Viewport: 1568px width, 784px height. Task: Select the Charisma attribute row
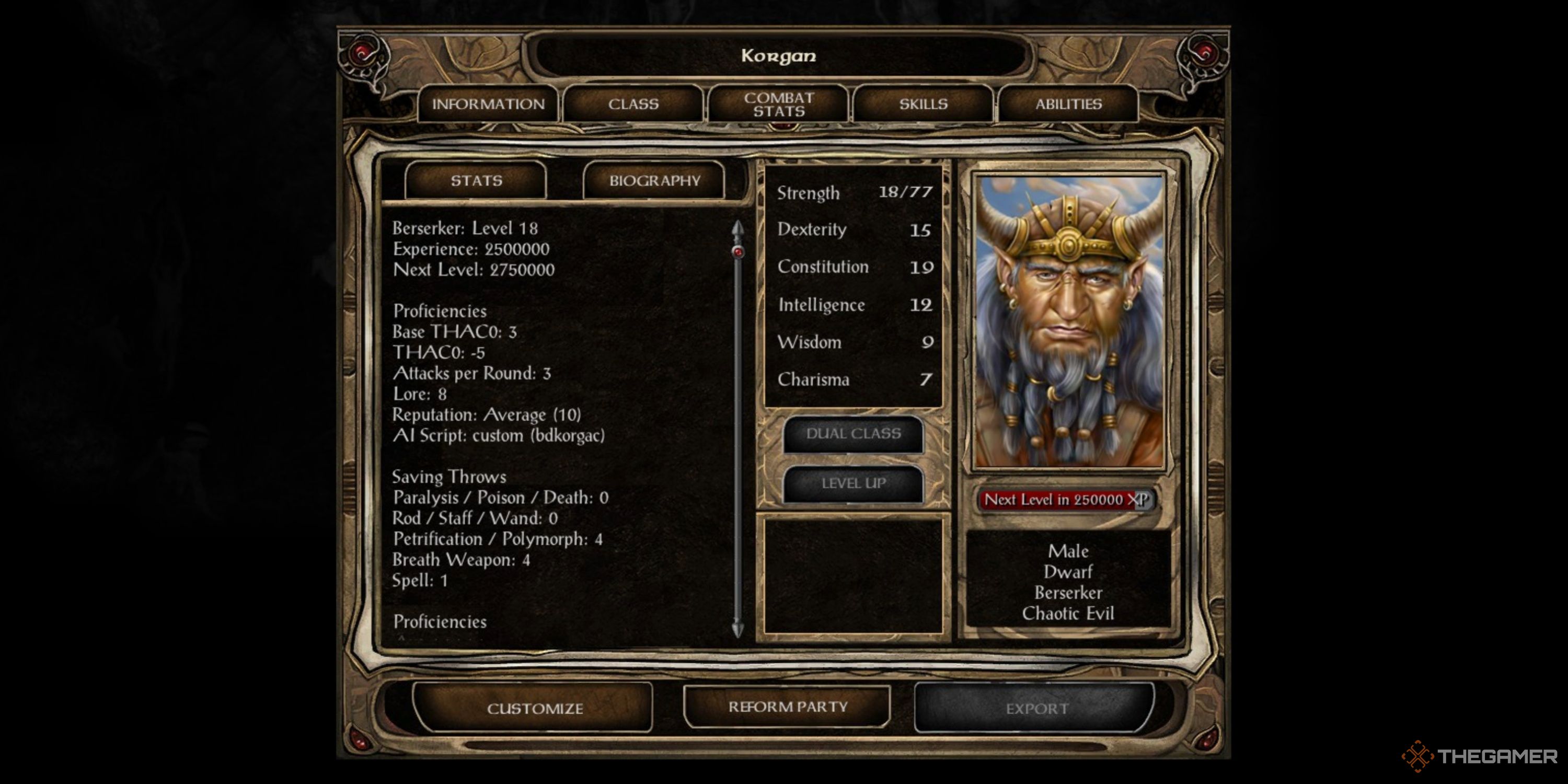854,380
